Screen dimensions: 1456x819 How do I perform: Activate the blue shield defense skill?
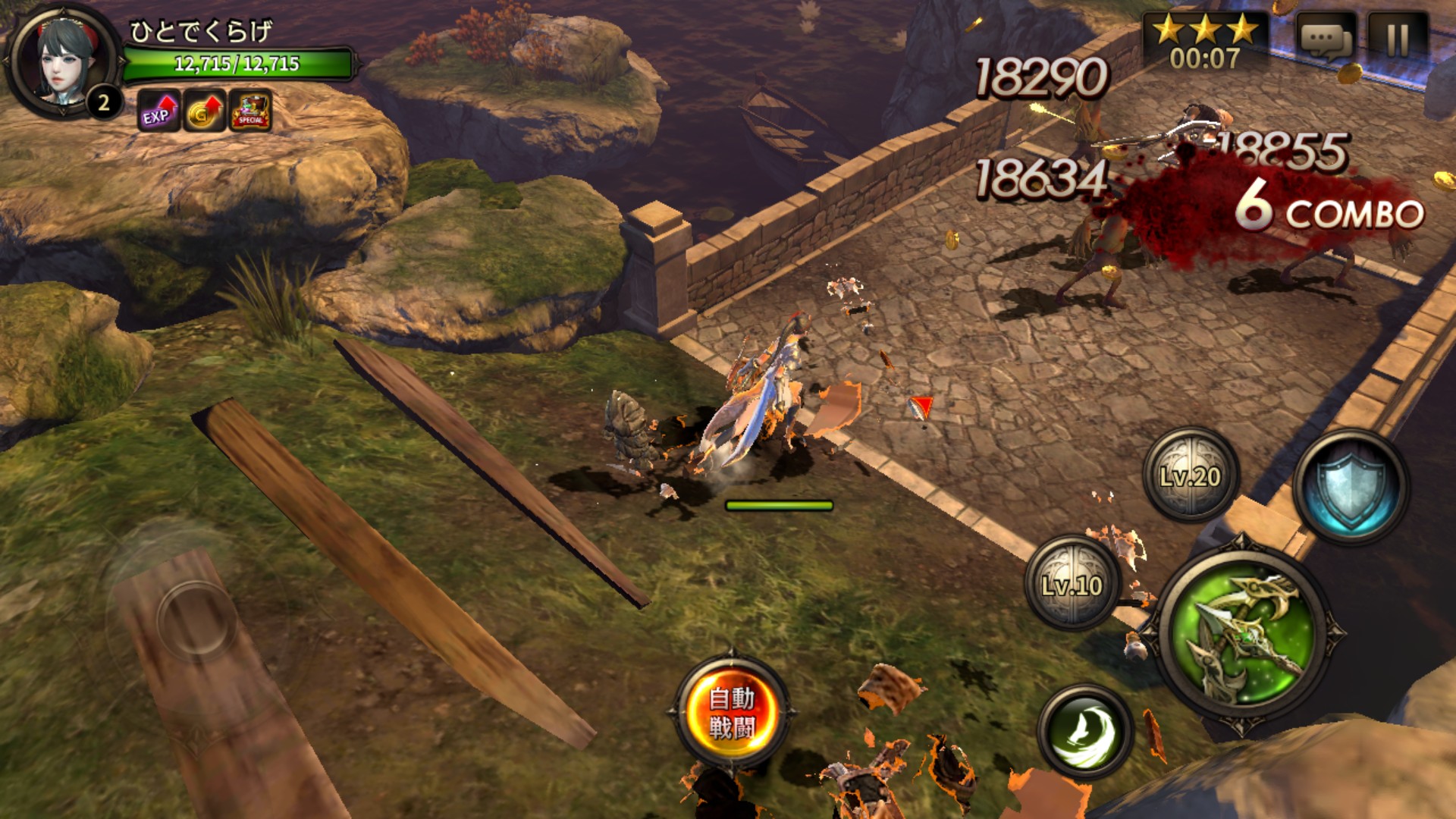tap(1351, 486)
